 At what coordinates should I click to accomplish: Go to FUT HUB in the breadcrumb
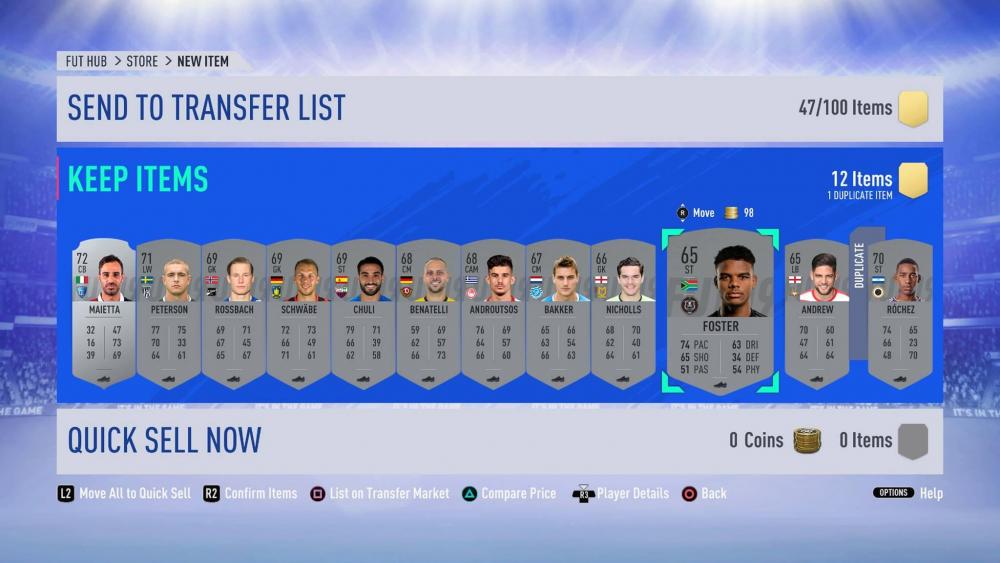(87, 61)
